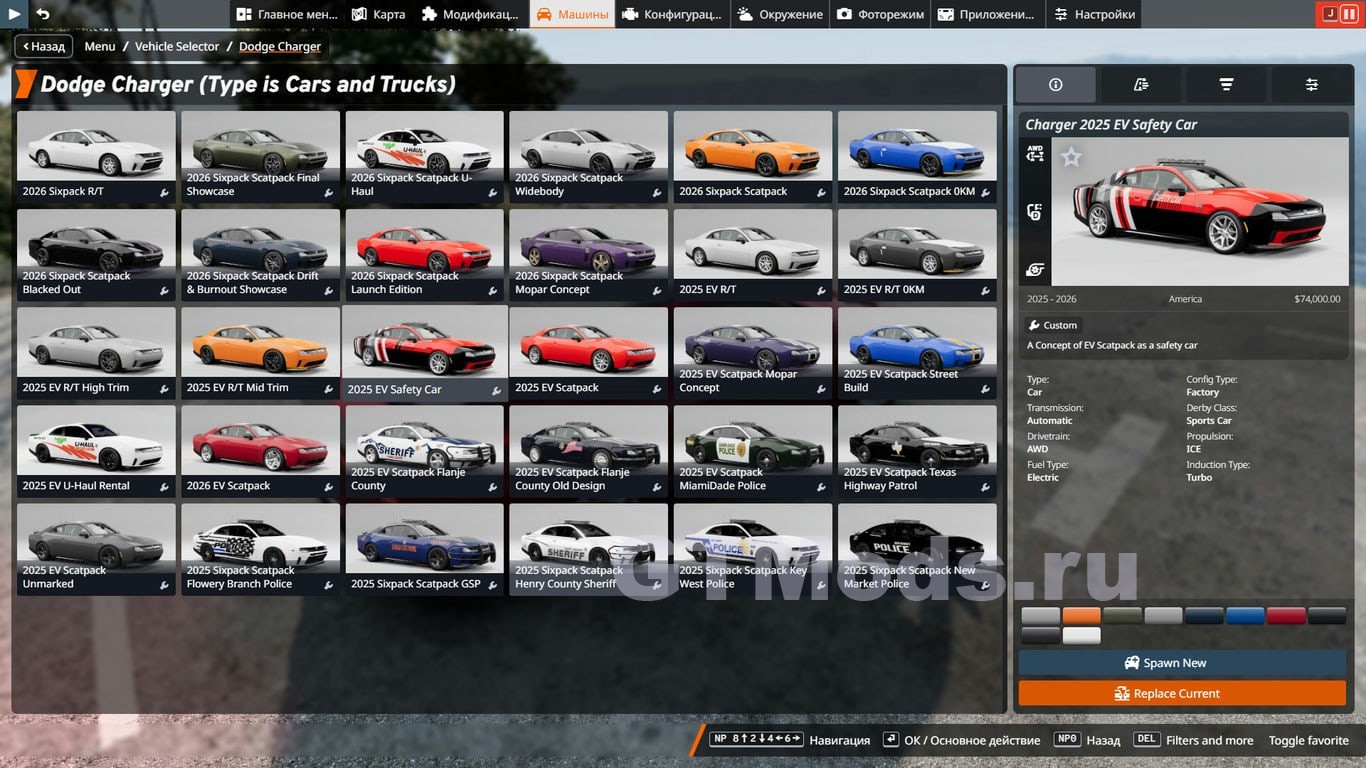Go back with the Назад button
Screen dimensions: 1366x768
pyautogui.click(x=42, y=46)
